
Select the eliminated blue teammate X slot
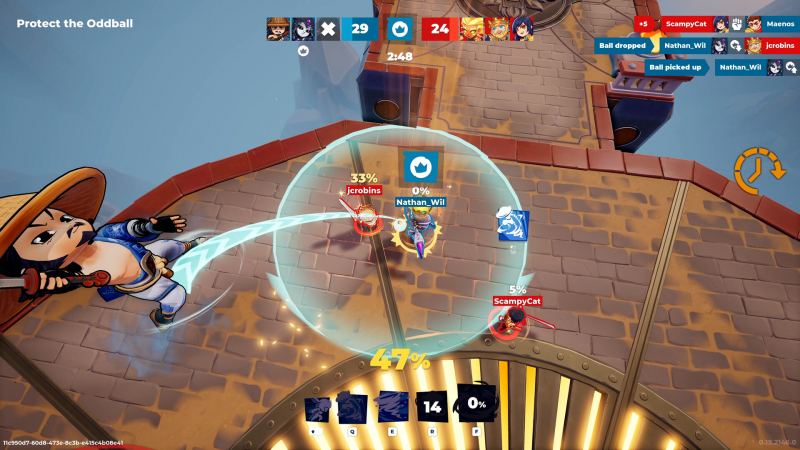327,28
